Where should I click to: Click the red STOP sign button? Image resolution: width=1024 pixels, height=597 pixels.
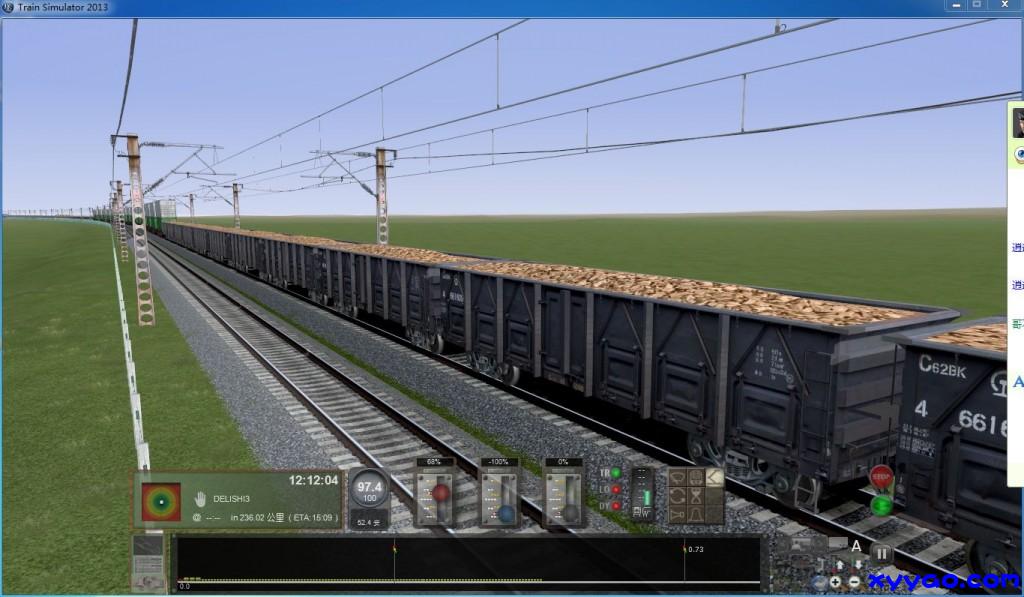pyautogui.click(x=881, y=478)
